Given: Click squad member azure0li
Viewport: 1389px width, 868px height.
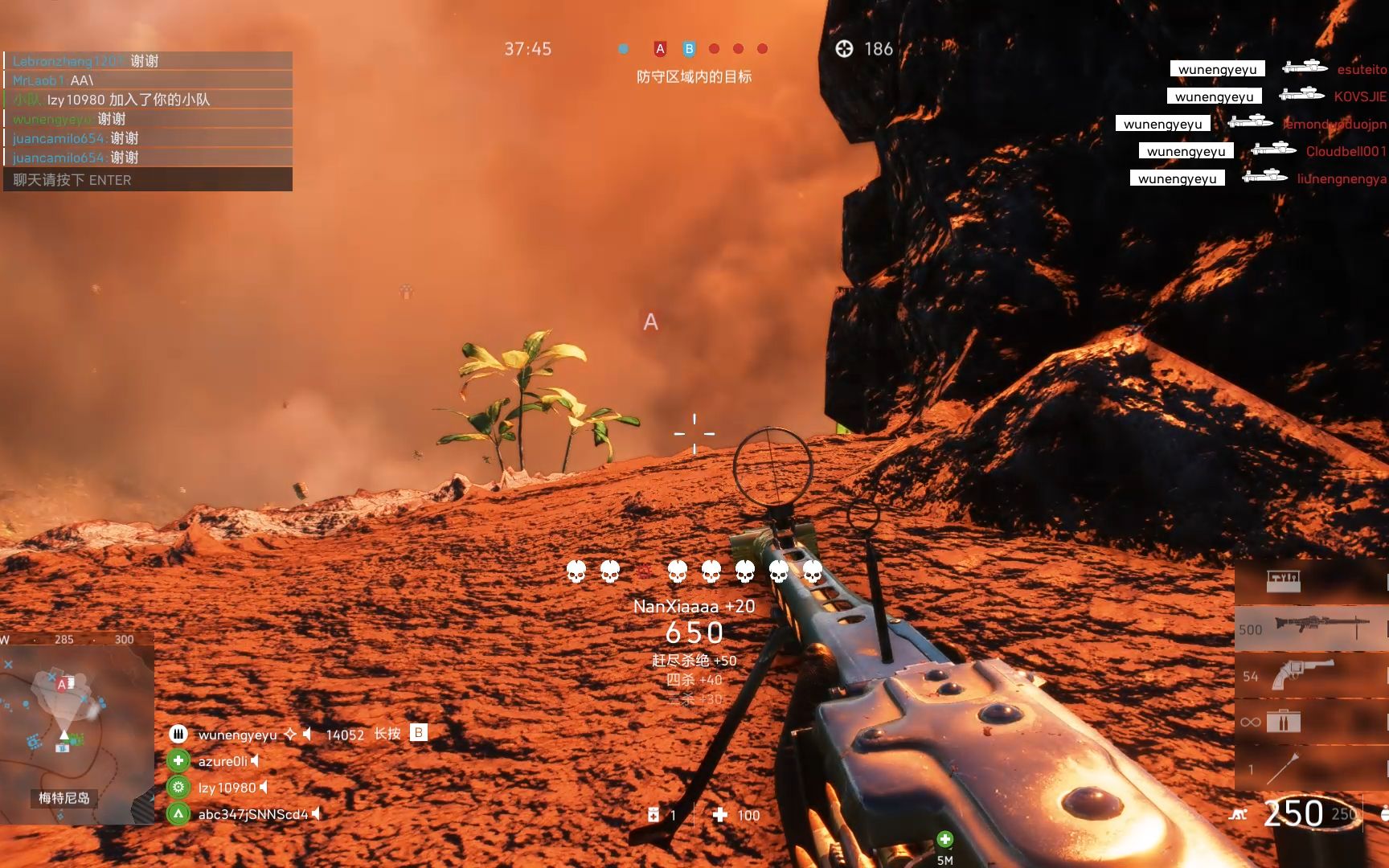Looking at the screenshot, I should (x=223, y=761).
